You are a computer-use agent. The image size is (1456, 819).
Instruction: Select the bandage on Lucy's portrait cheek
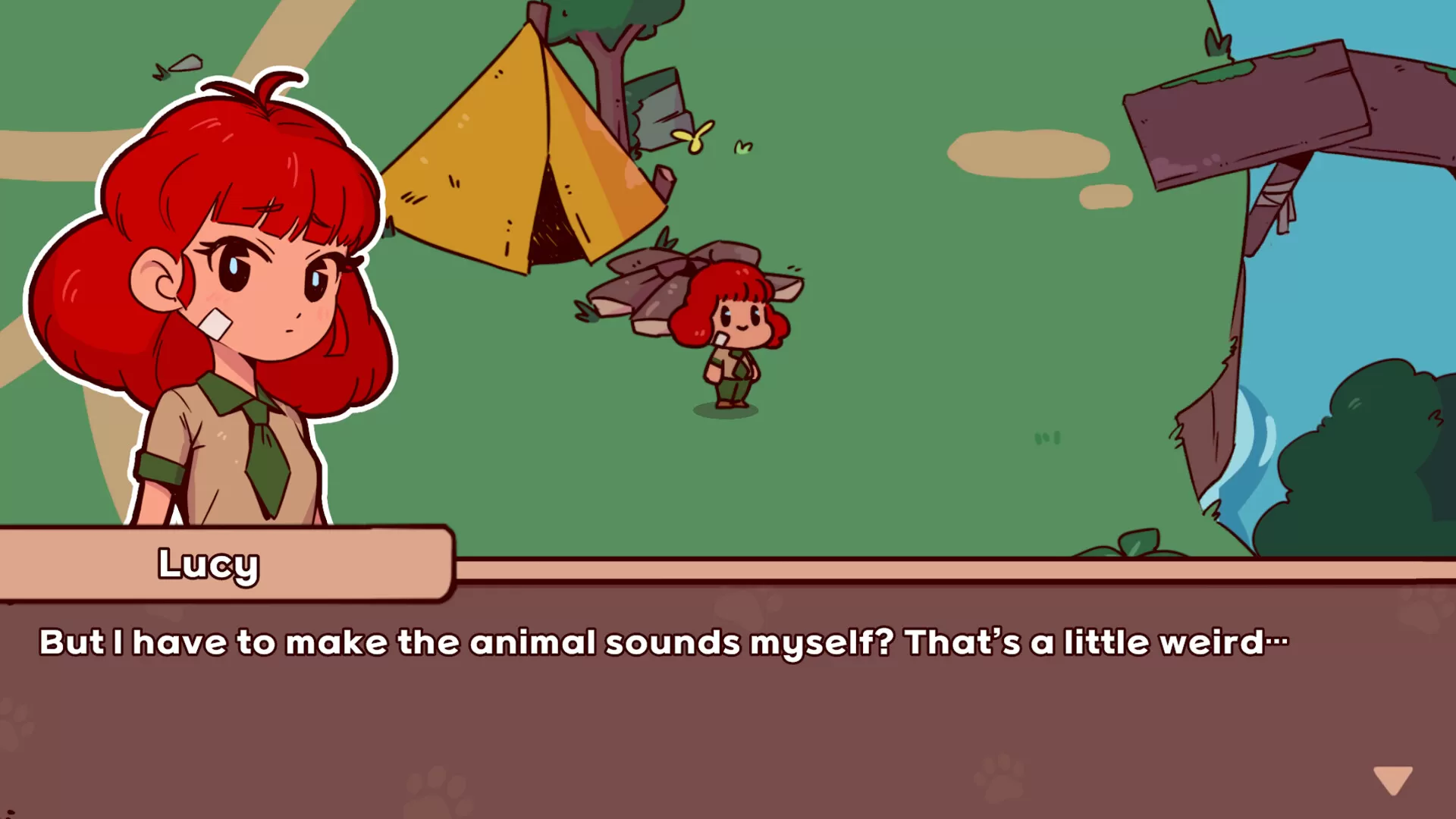215,322
